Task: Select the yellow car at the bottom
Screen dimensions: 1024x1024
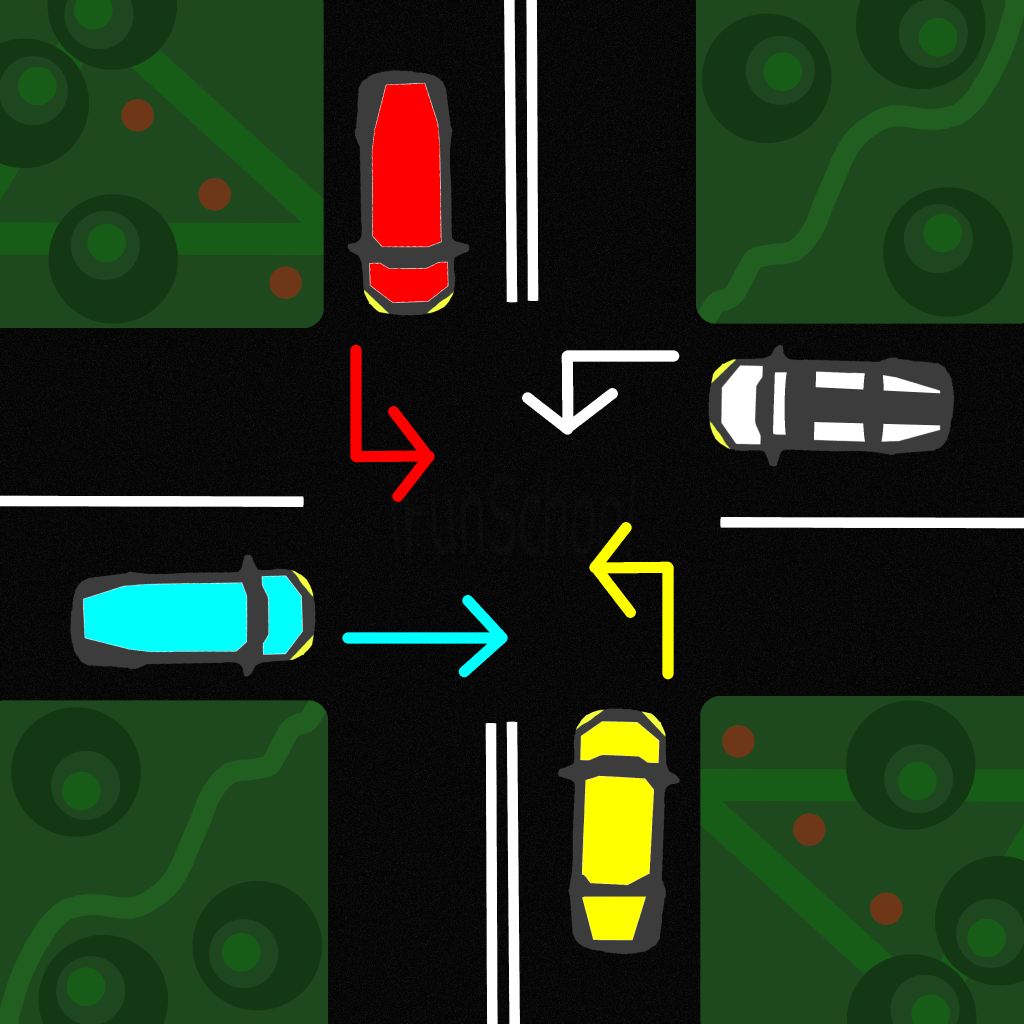Action: tap(617, 829)
